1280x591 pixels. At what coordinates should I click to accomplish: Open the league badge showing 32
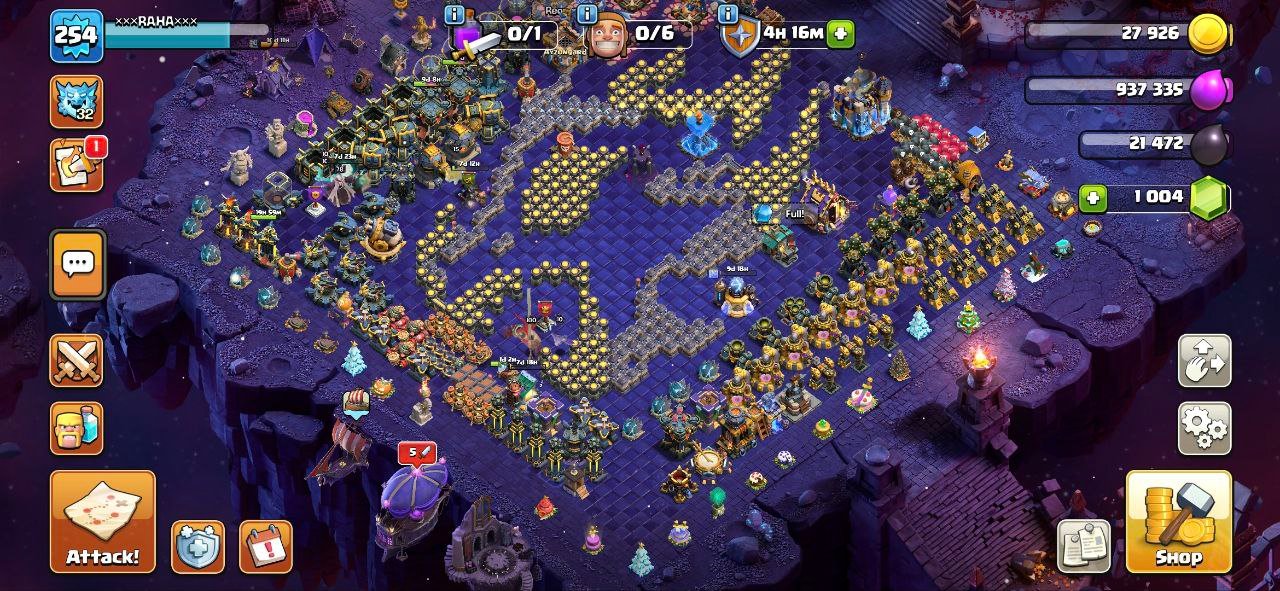click(x=77, y=101)
